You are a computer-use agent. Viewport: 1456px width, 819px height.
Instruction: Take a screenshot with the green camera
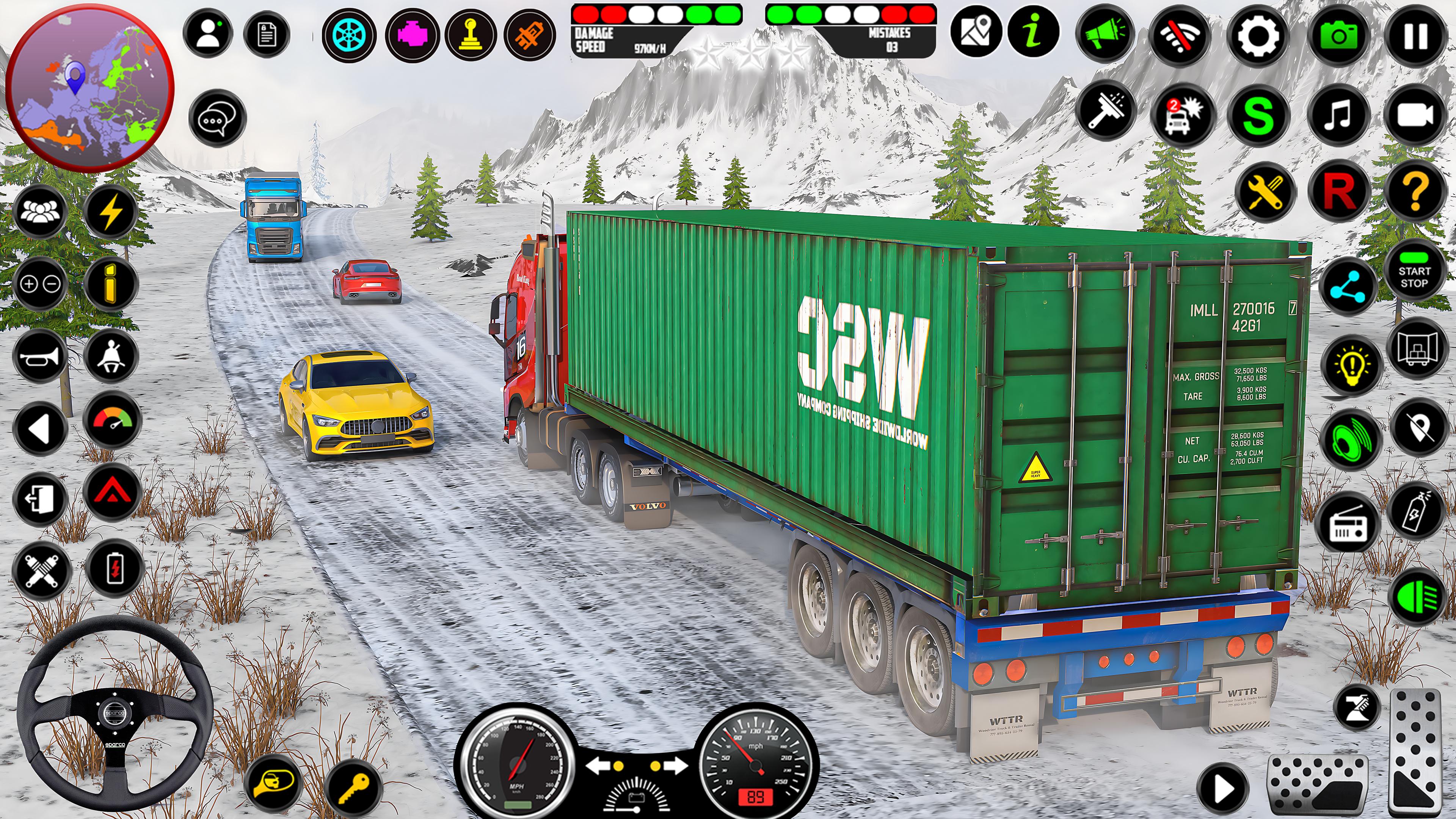point(1338,36)
